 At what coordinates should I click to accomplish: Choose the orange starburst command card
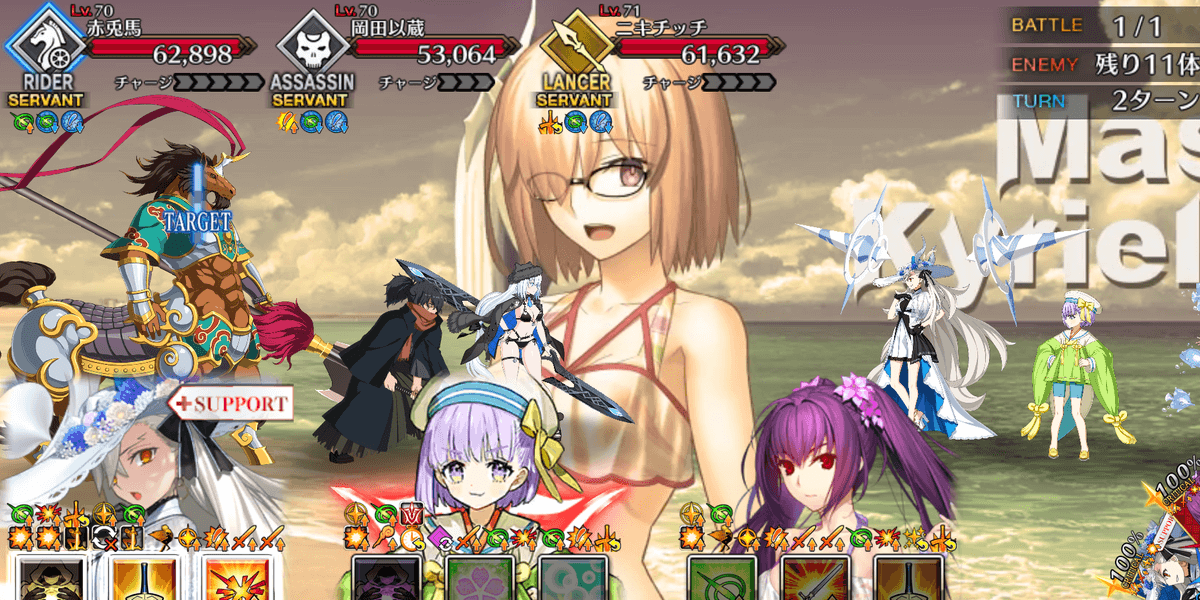237,578
